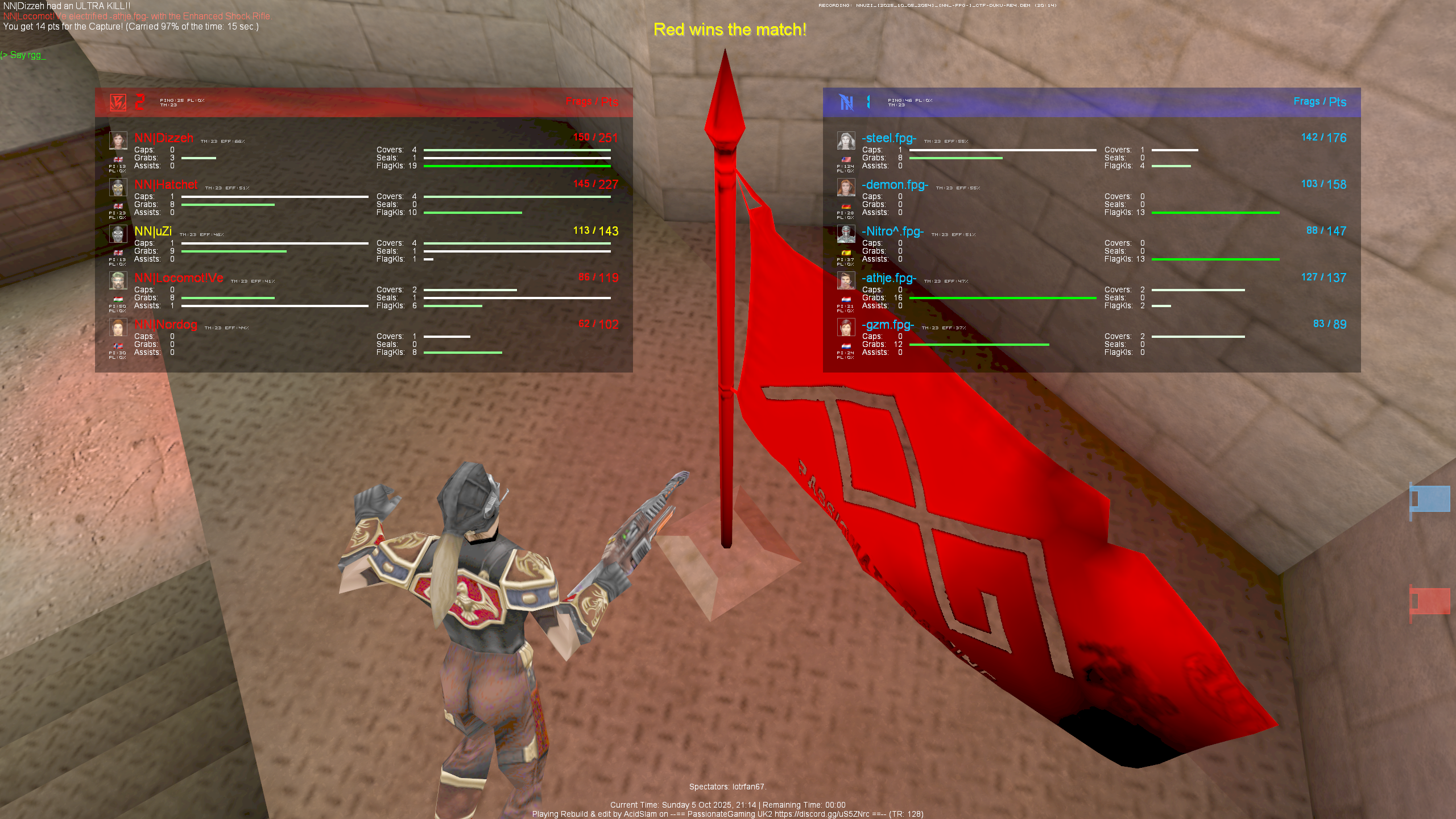
Task: Click -Nitro^.fpg-'s Spanish flag icon
Action: click(x=846, y=253)
